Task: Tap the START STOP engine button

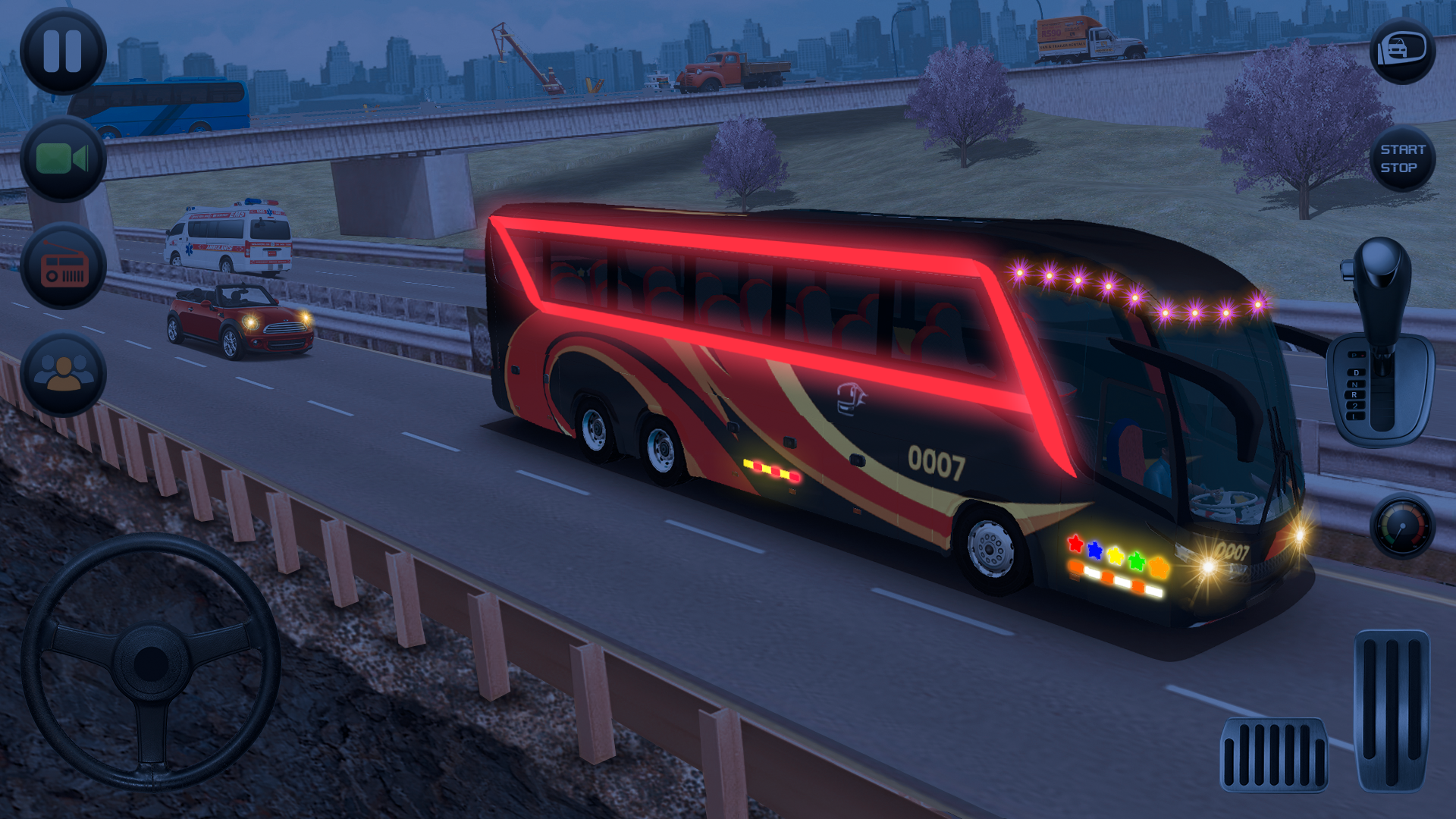Action: click(x=1401, y=158)
